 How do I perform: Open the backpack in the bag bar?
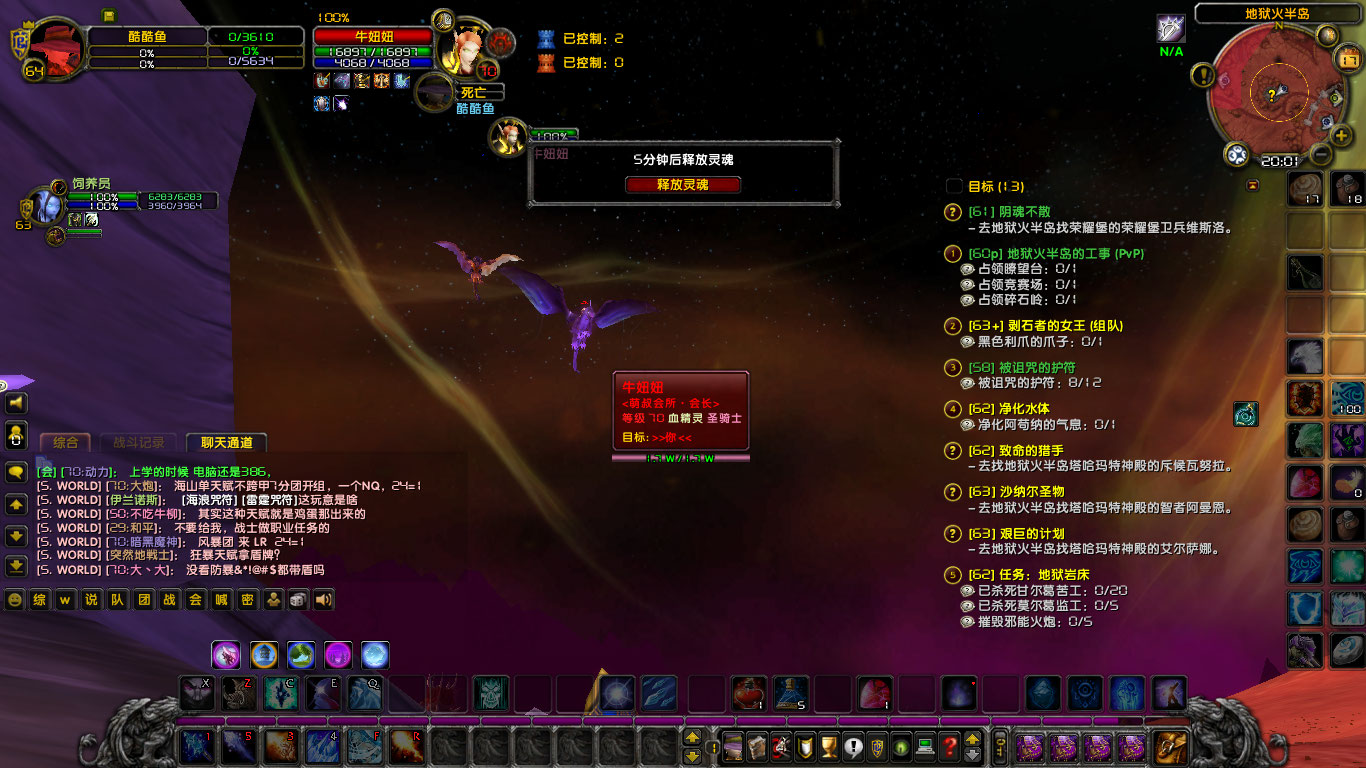pos(1171,748)
